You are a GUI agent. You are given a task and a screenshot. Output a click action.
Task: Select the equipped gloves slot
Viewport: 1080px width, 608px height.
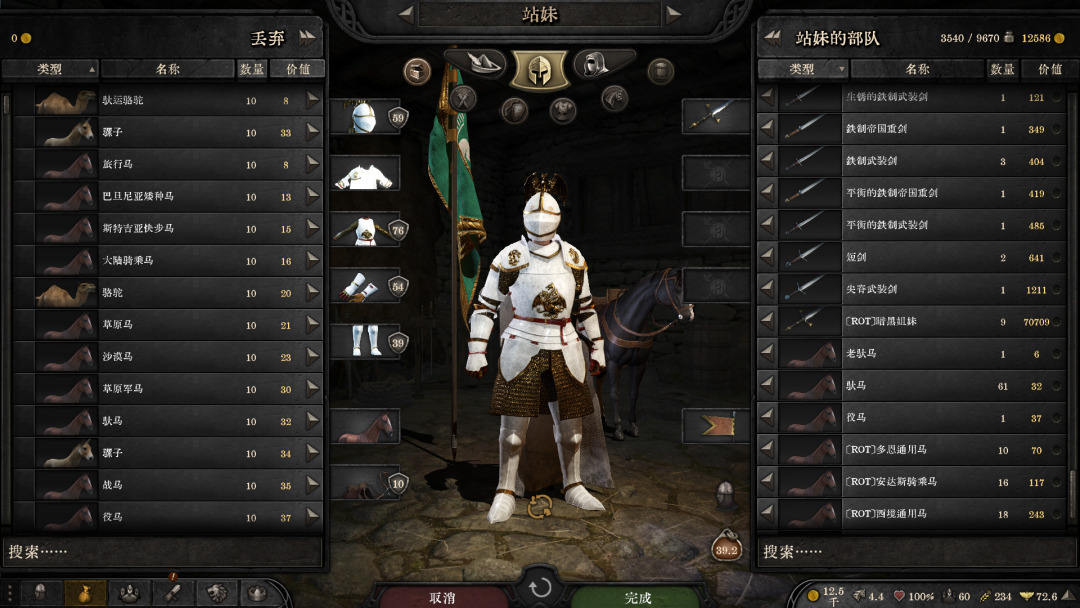[x=364, y=286]
